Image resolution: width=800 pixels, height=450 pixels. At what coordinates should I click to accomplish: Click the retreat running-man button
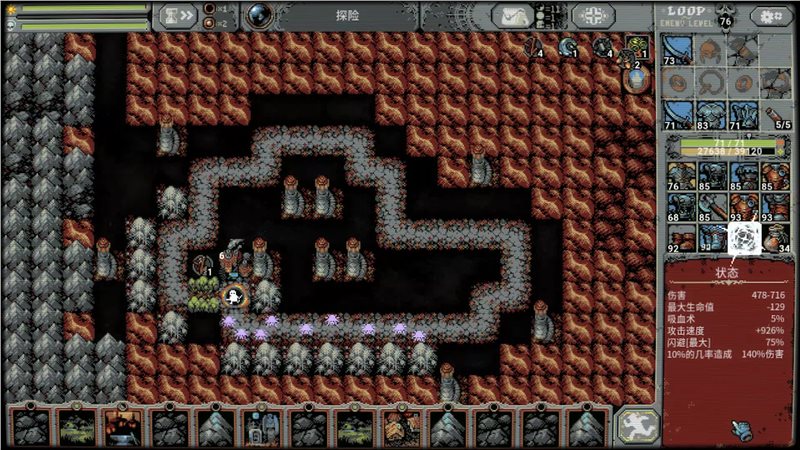(636, 425)
